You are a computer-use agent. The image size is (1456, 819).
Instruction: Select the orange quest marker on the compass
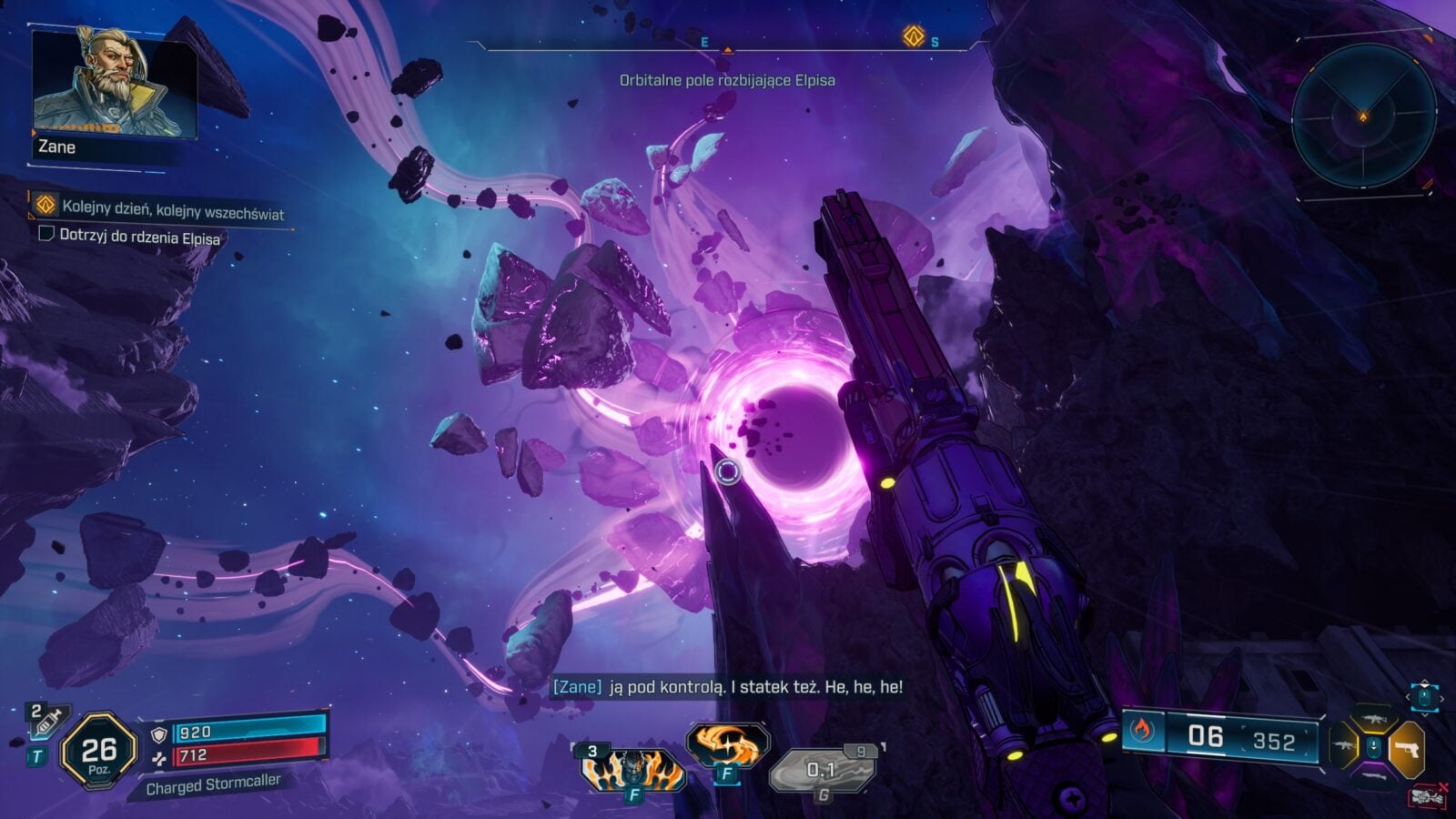pos(913,36)
